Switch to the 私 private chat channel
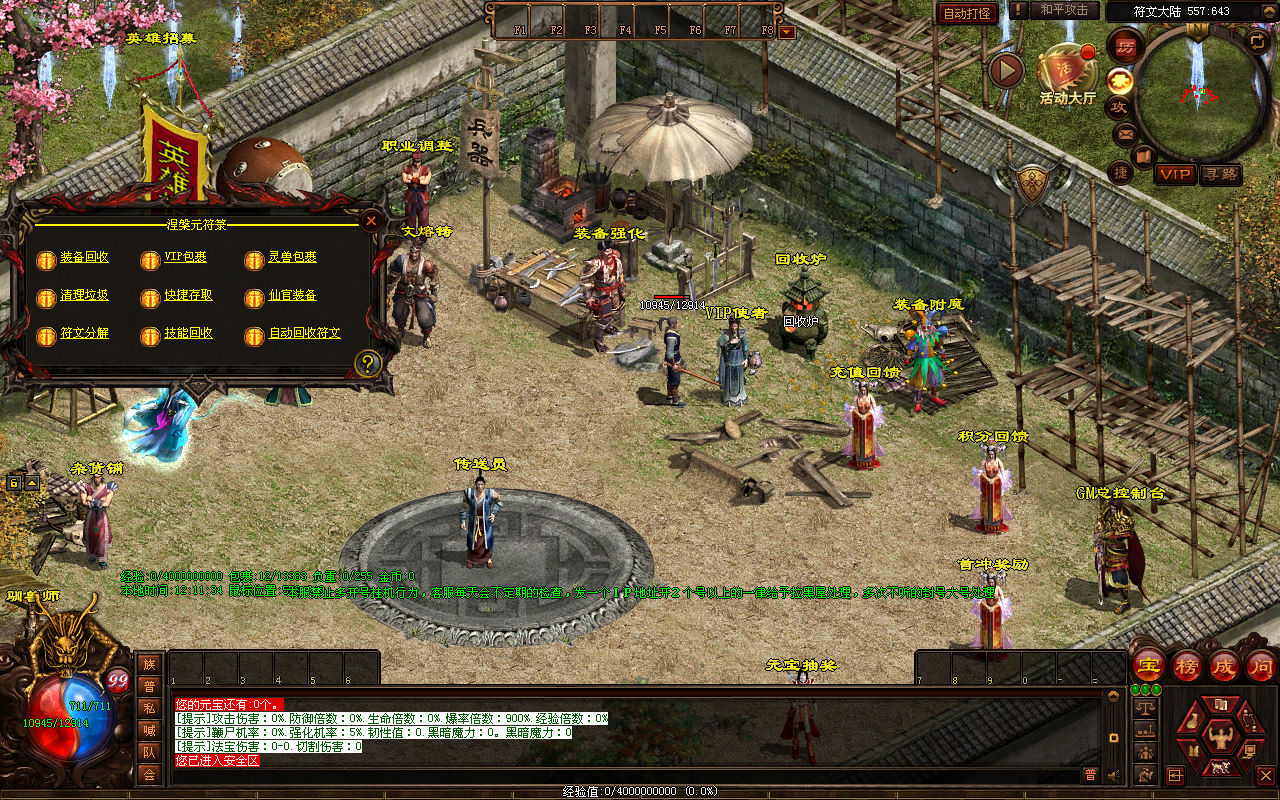 point(149,708)
